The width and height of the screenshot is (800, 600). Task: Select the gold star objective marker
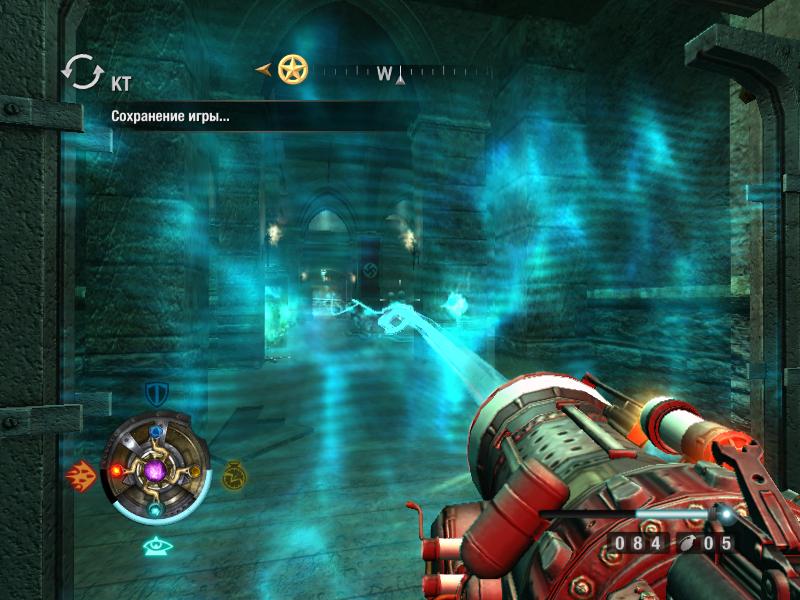tap(293, 70)
